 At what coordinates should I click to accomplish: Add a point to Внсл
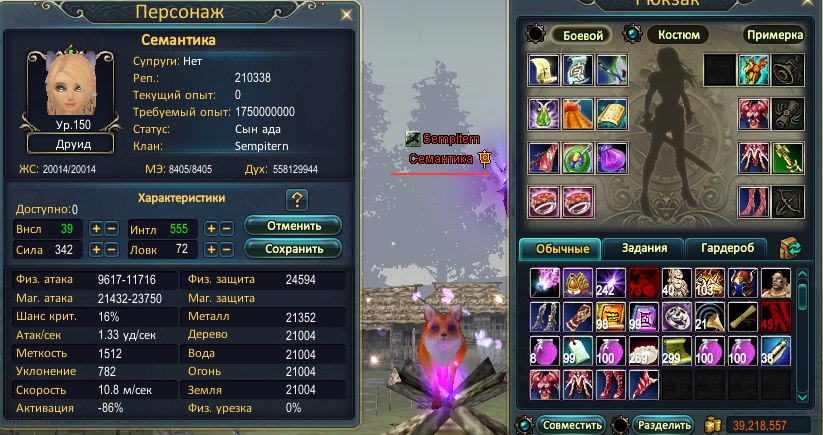pos(96,228)
